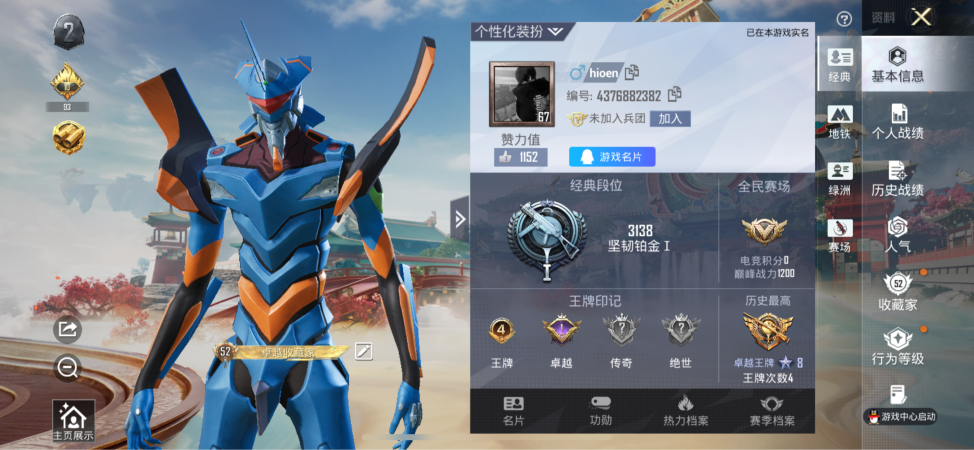974x450 pixels.
Task: Open 历史战绩 match history section
Action: 897,178
